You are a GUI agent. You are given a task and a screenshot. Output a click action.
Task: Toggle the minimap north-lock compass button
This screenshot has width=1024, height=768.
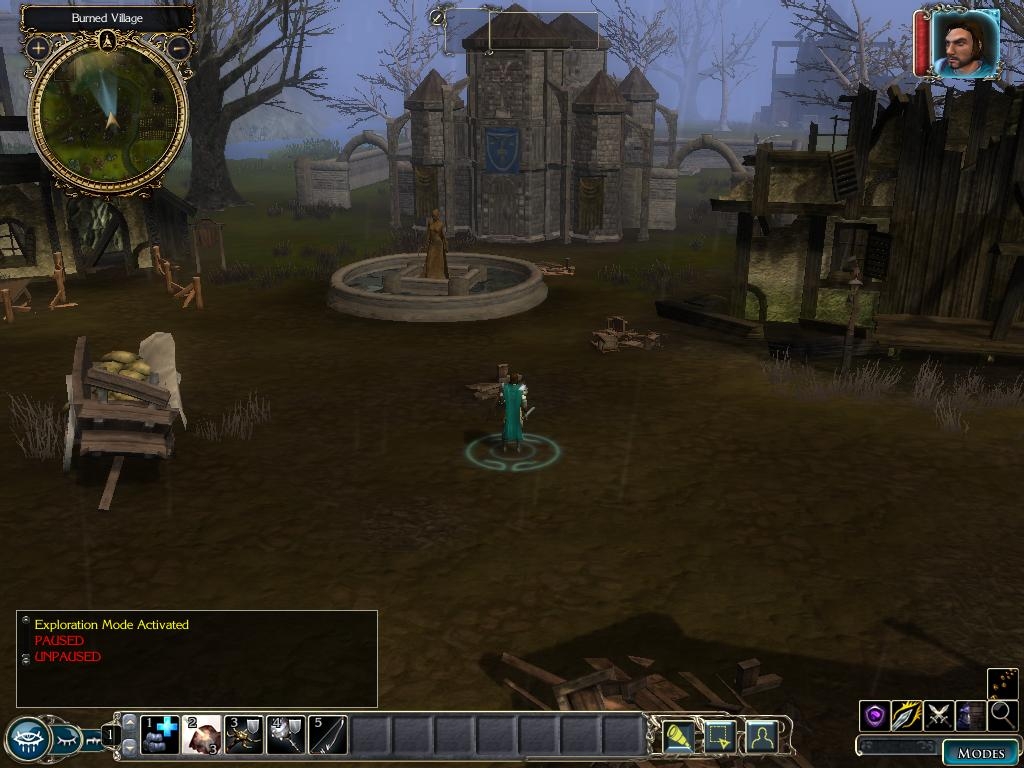click(108, 41)
